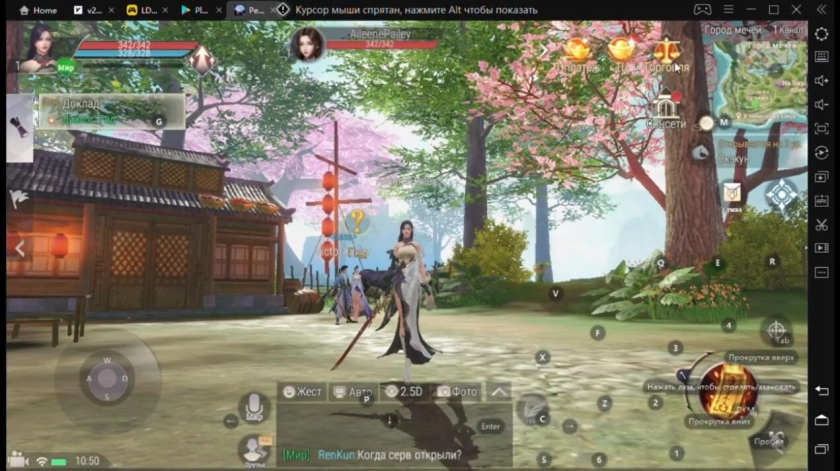840x471 pixels.
Task: Switch the 2.5D camera view
Action: pyautogui.click(x=405, y=392)
